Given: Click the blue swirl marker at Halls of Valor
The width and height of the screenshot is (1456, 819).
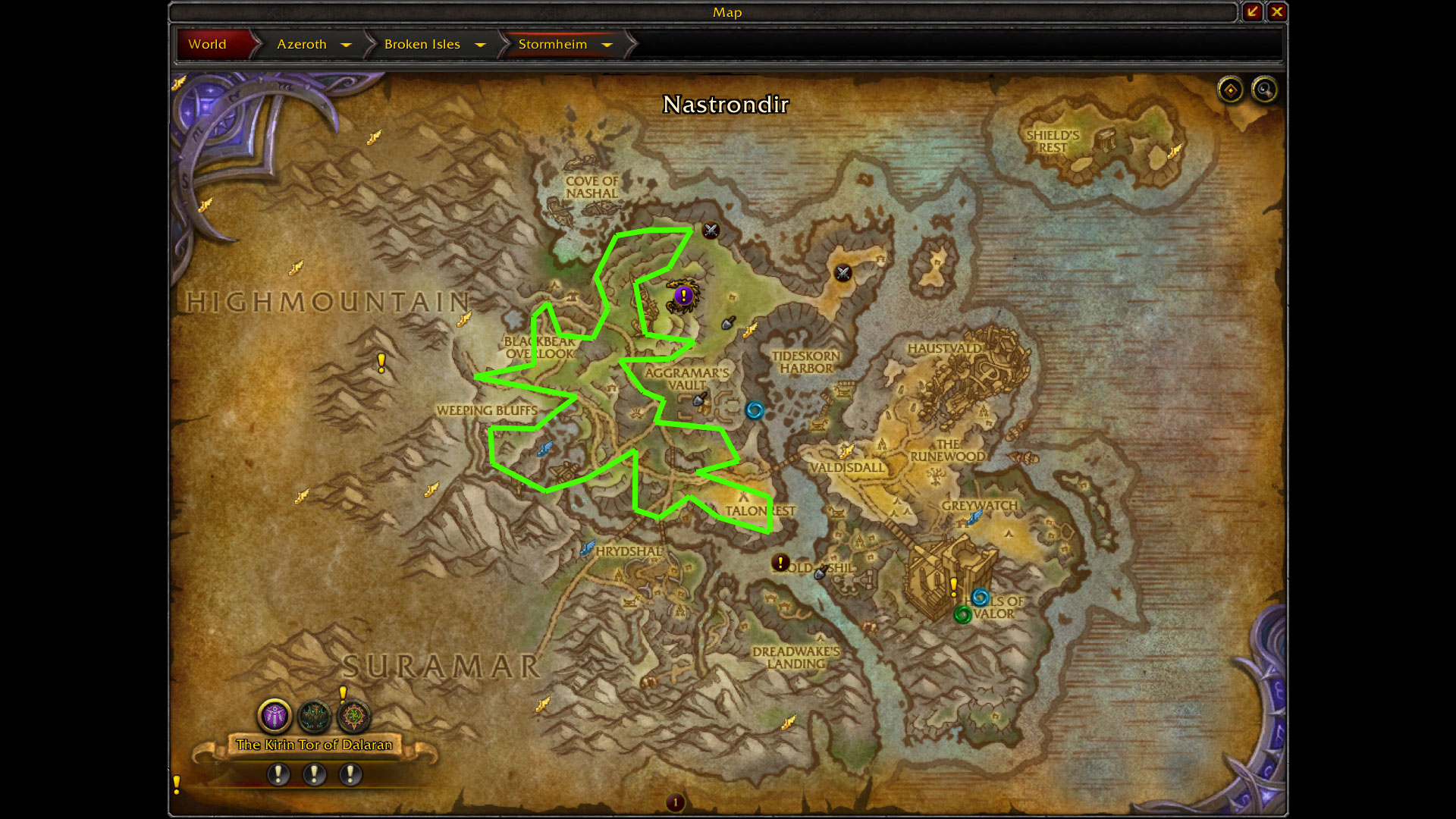Looking at the screenshot, I should [980, 597].
